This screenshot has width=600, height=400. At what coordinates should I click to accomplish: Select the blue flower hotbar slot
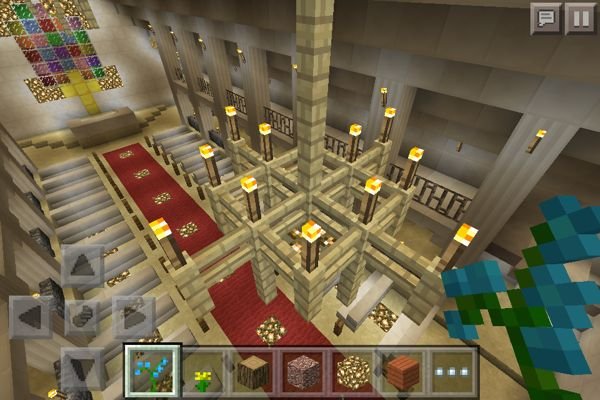click(x=154, y=370)
